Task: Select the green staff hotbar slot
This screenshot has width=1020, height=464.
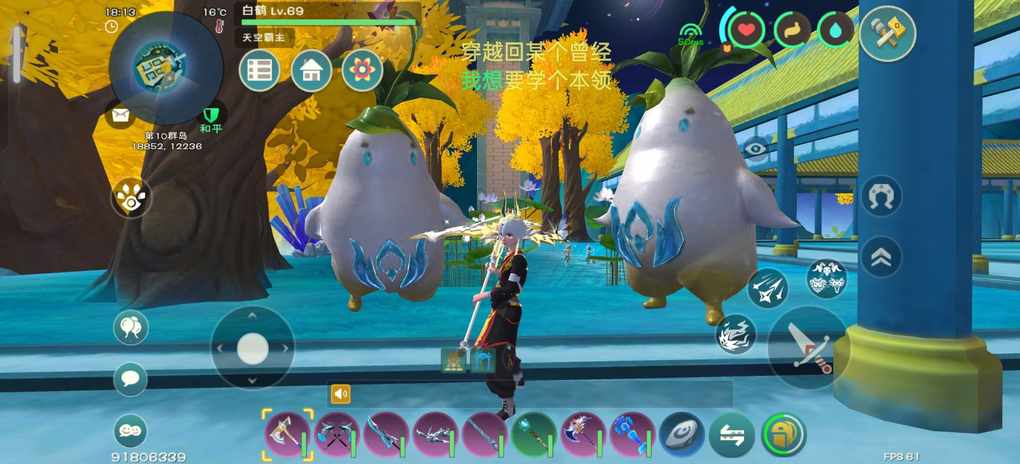Action: [534, 435]
